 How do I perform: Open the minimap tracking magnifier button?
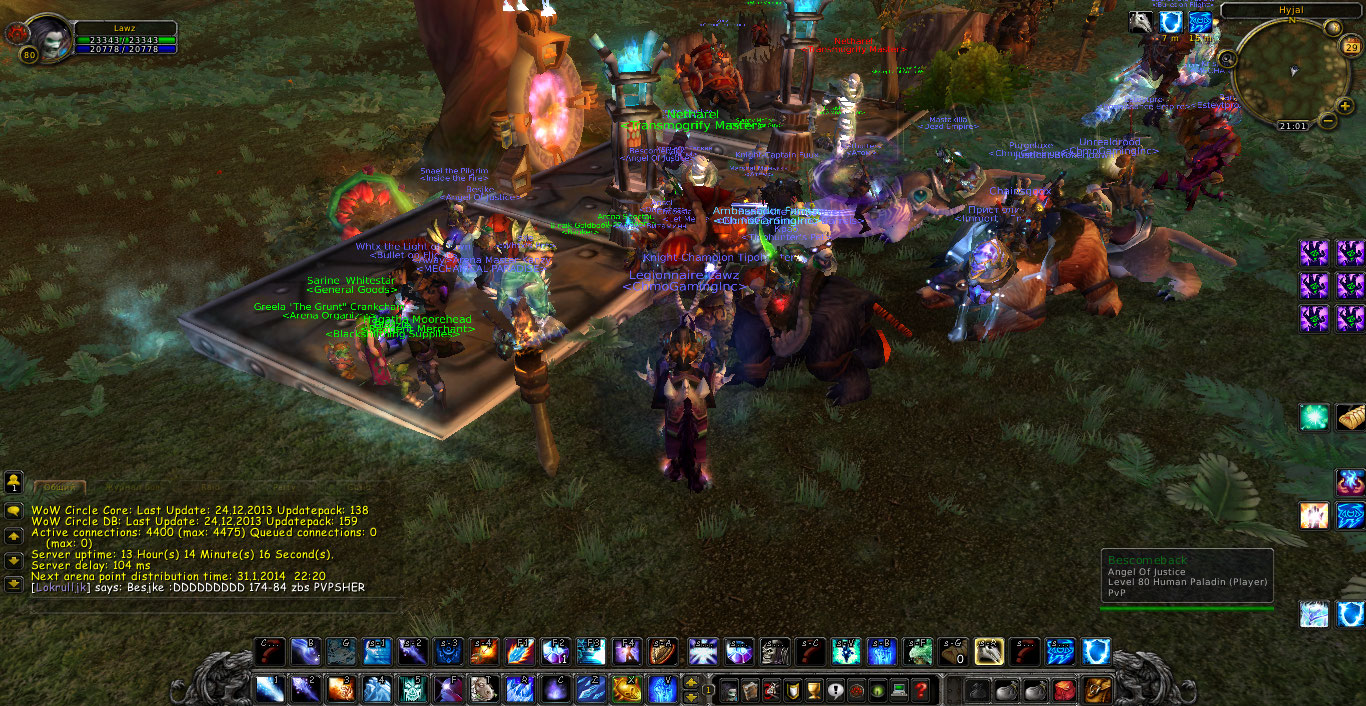click(1229, 60)
